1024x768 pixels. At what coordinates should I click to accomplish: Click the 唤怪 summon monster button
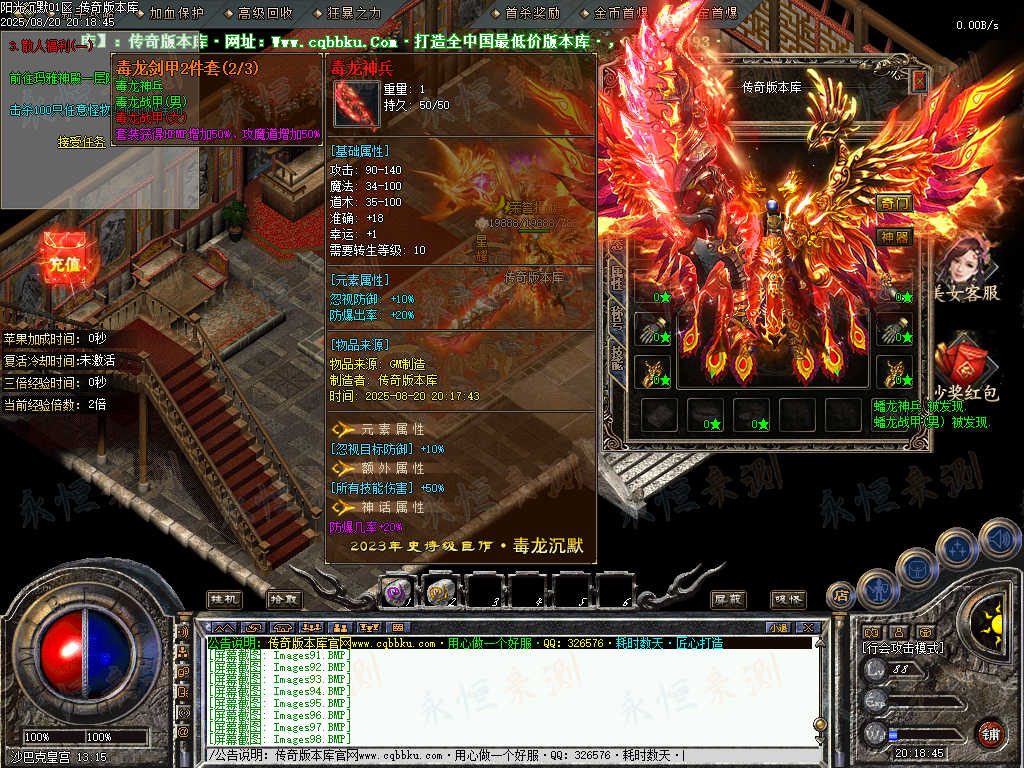pos(789,598)
